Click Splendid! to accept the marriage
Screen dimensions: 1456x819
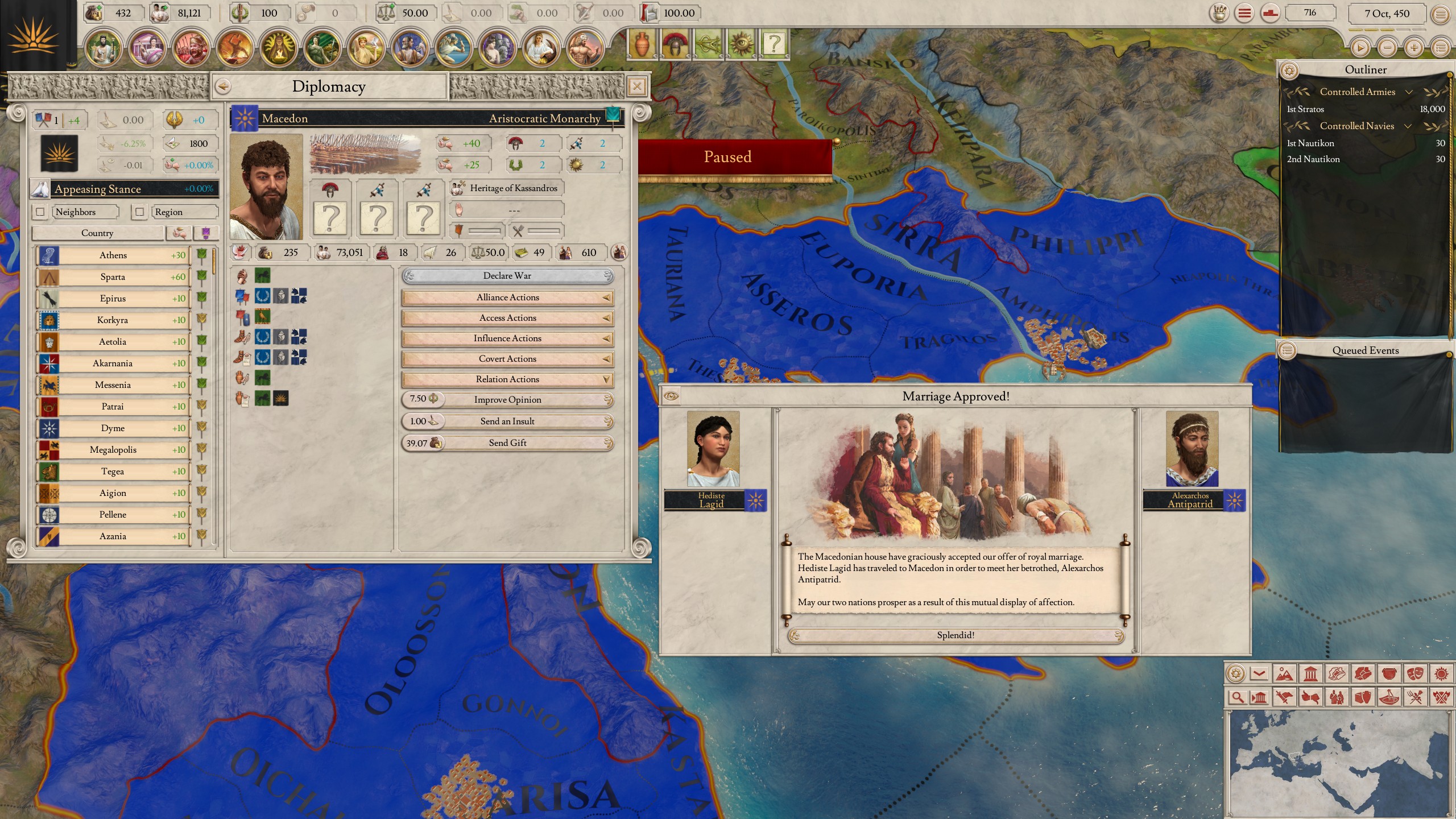coord(955,635)
